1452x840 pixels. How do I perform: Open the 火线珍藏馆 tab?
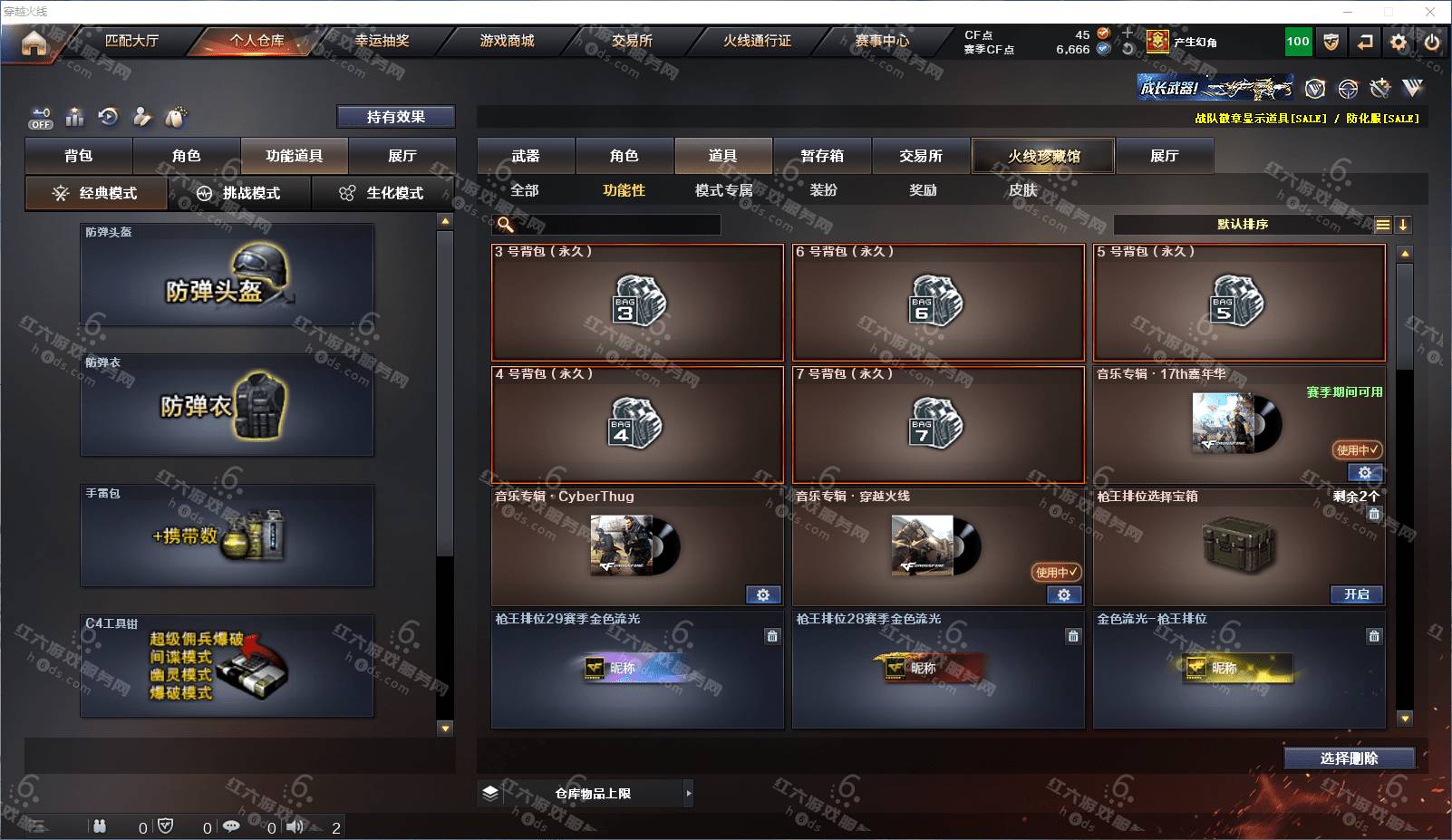pyautogui.click(x=1043, y=156)
